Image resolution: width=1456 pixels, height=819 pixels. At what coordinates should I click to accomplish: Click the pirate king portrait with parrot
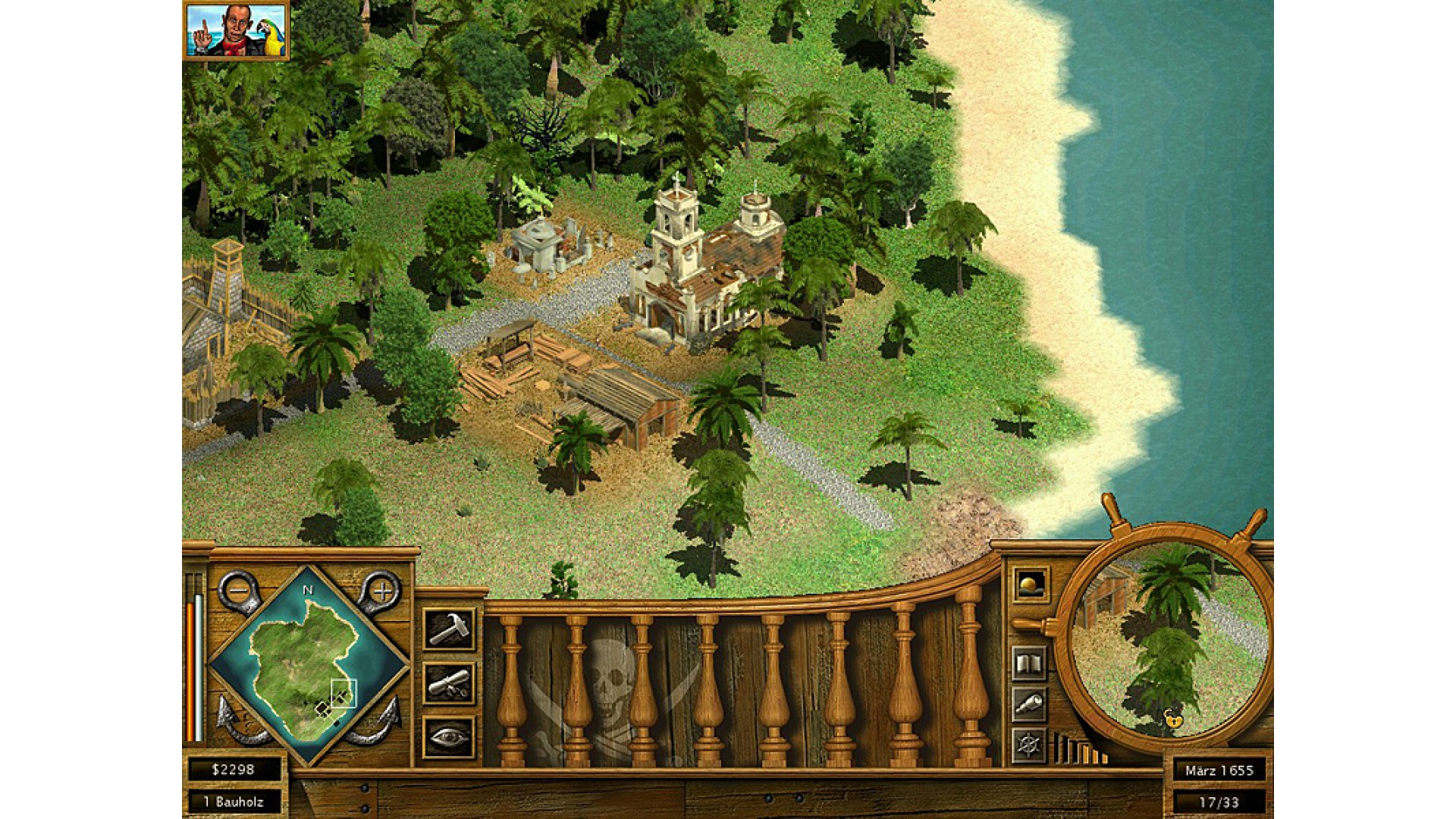[236, 30]
